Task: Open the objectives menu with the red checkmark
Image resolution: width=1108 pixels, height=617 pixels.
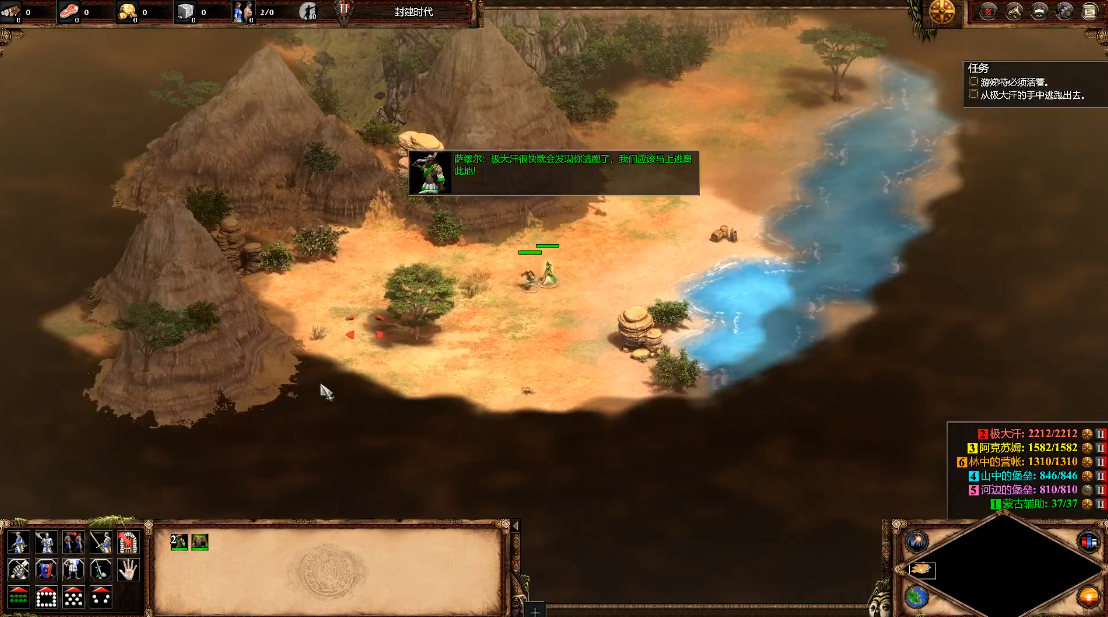Action: coord(989,12)
